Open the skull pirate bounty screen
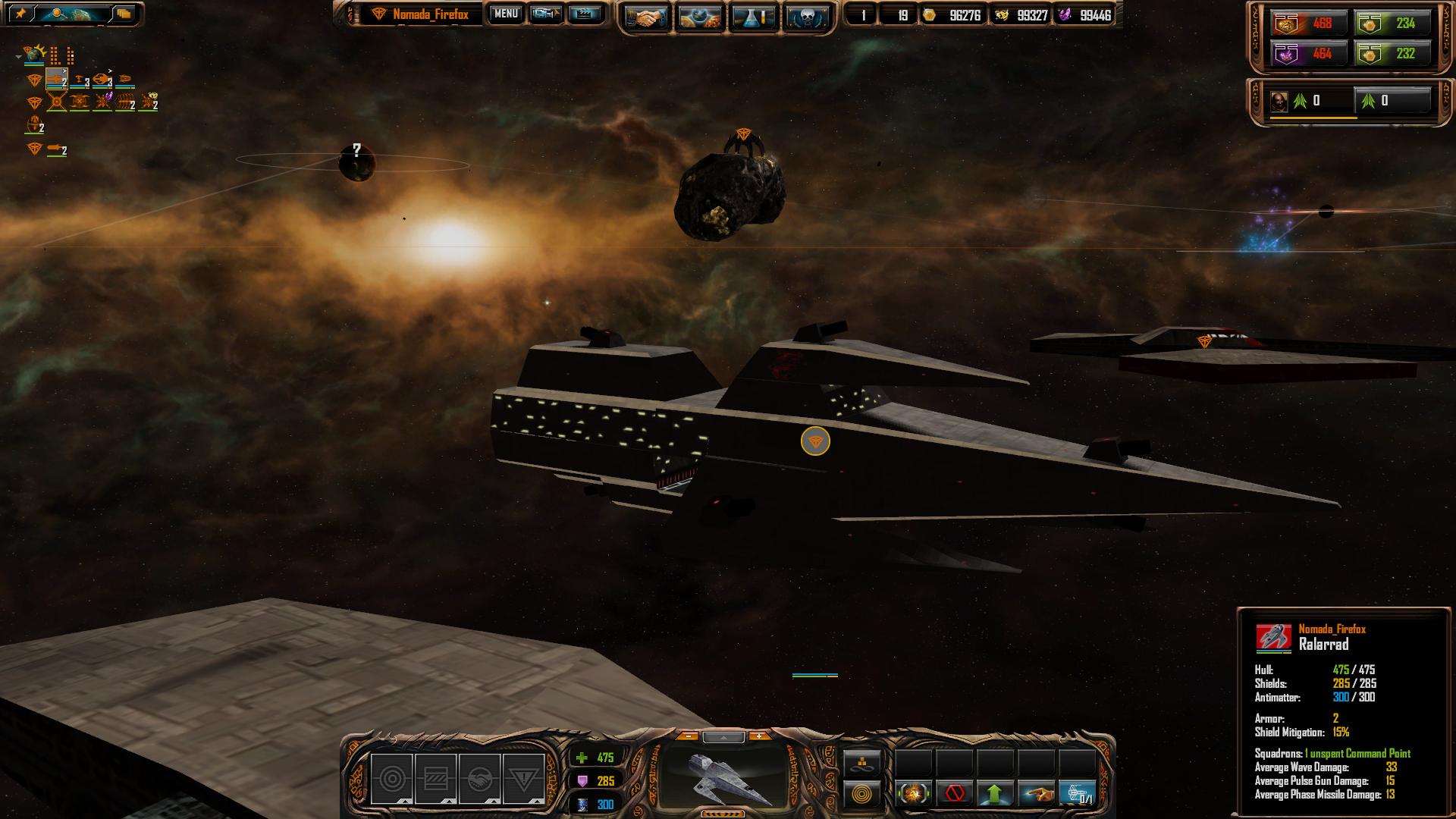 (x=807, y=17)
